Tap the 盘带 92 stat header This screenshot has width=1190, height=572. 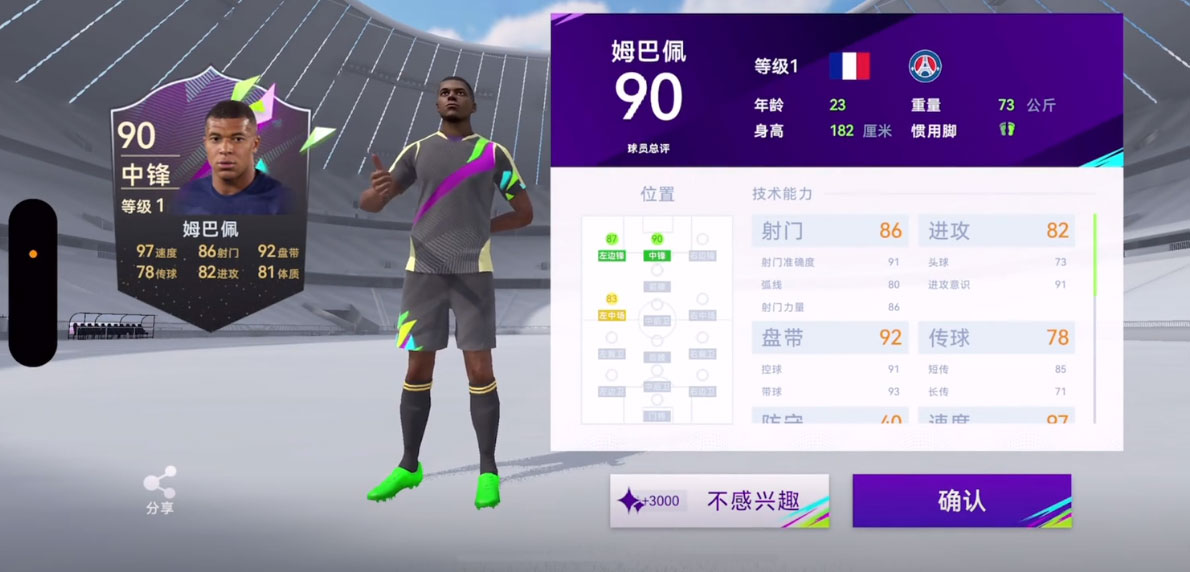pyautogui.click(x=829, y=338)
